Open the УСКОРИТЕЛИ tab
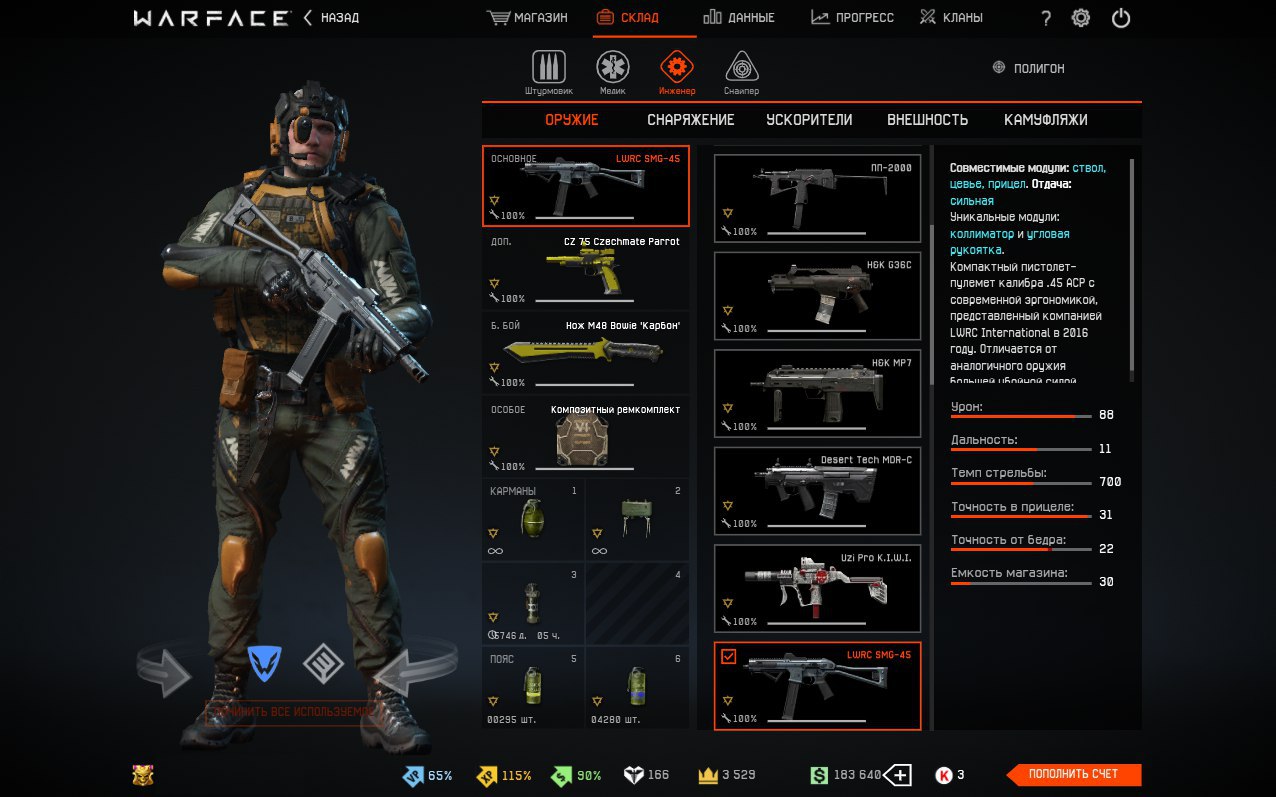Viewport: 1276px width, 797px height. click(x=809, y=120)
